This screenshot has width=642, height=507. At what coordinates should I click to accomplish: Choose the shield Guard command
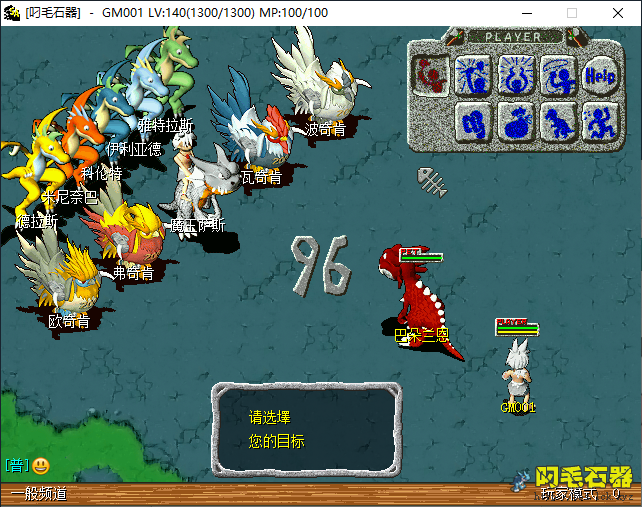tap(472, 120)
